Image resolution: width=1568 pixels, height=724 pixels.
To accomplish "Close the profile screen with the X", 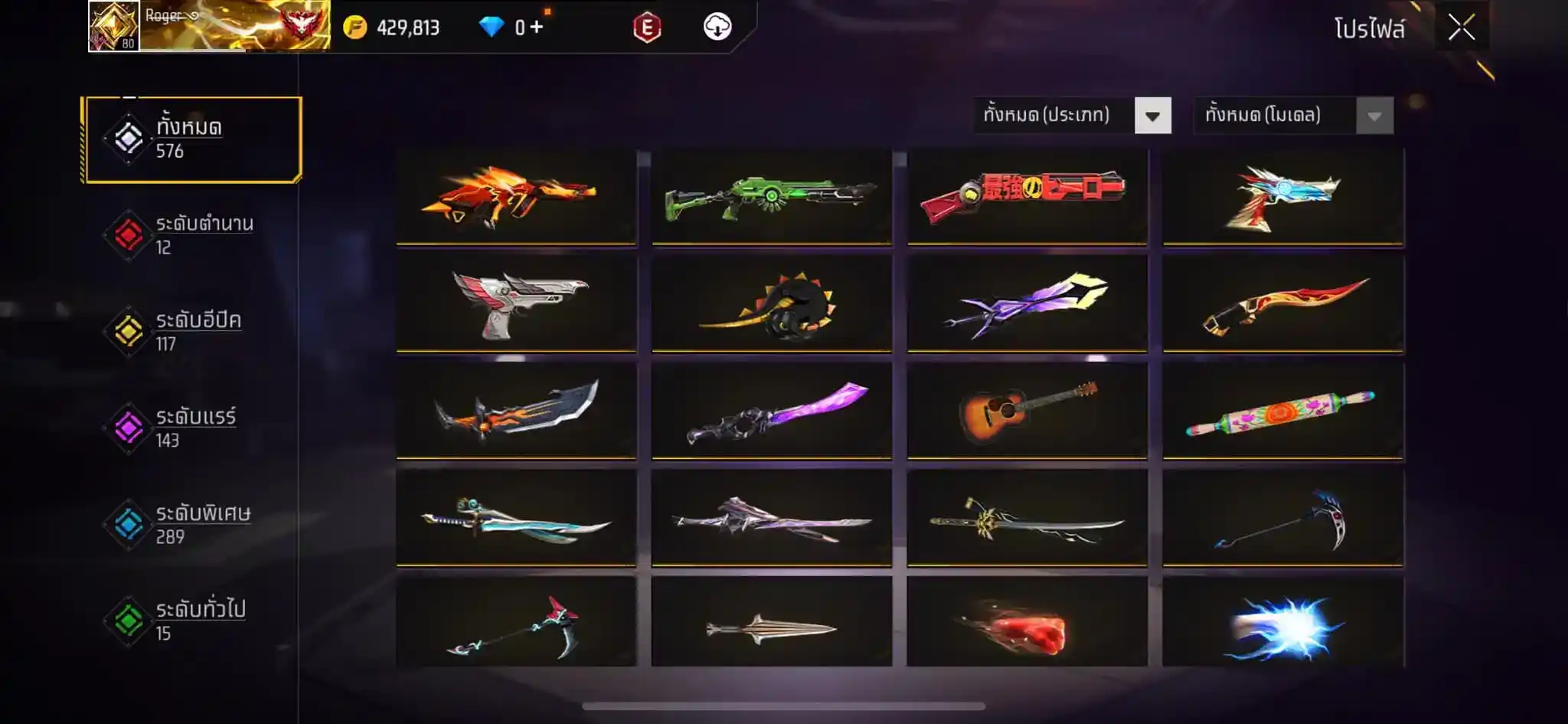I will pyautogui.click(x=1461, y=28).
